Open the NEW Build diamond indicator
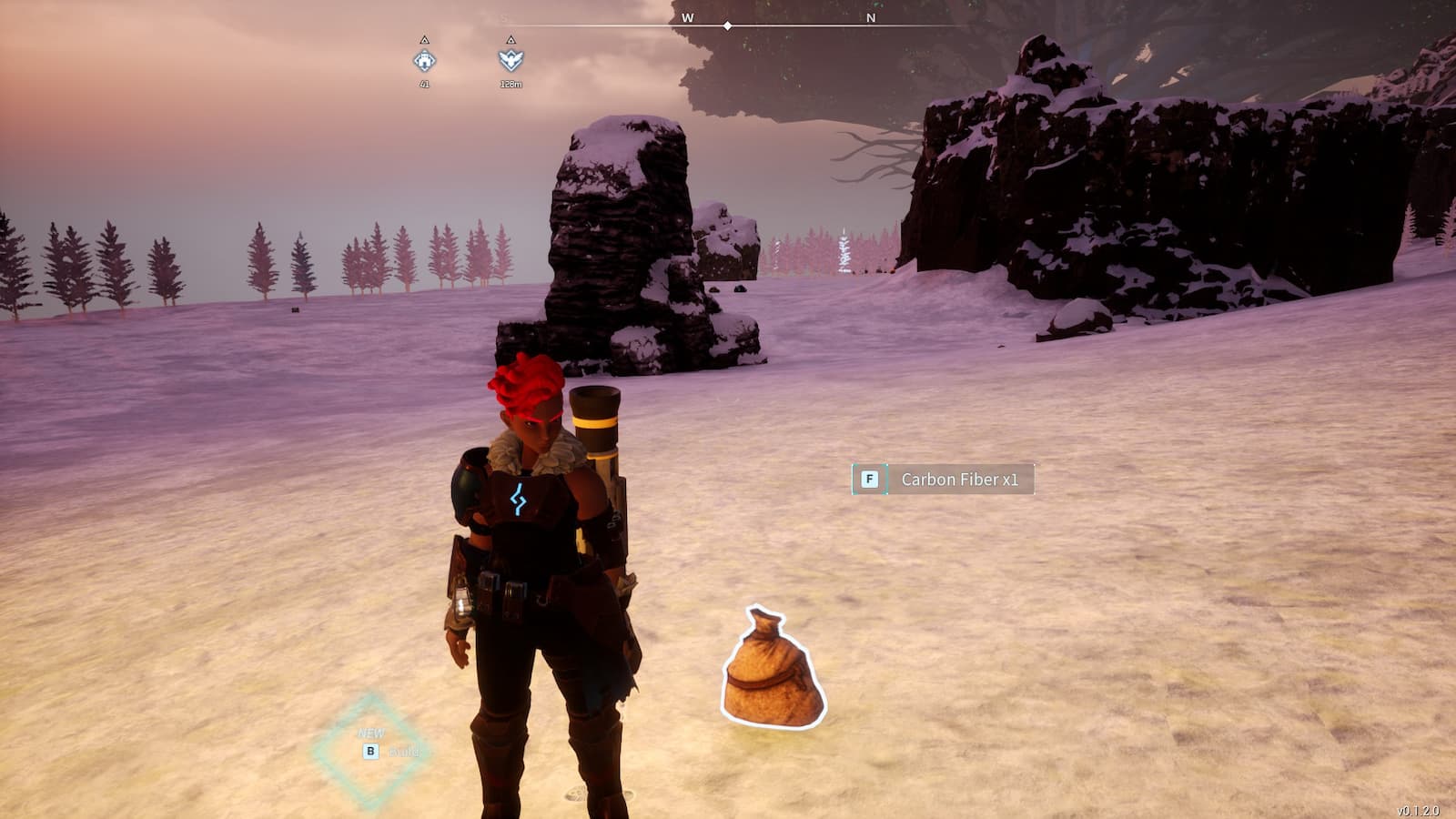Image resolution: width=1456 pixels, height=819 pixels. [x=370, y=751]
